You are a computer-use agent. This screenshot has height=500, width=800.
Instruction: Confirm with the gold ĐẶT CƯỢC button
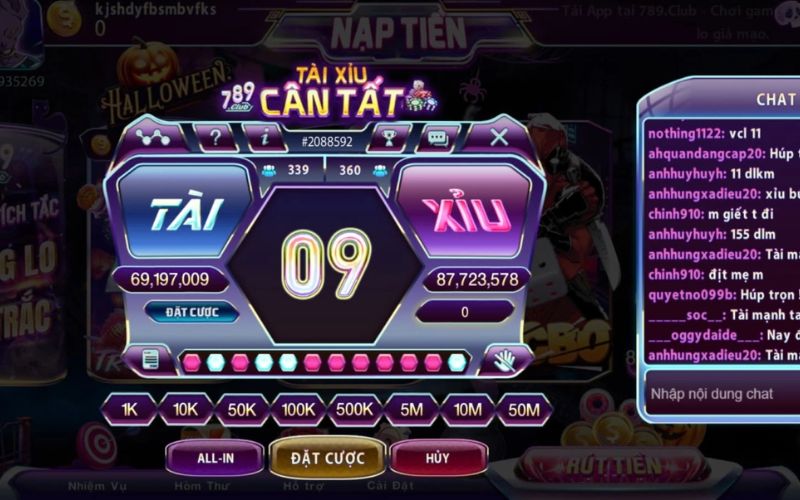(327, 458)
